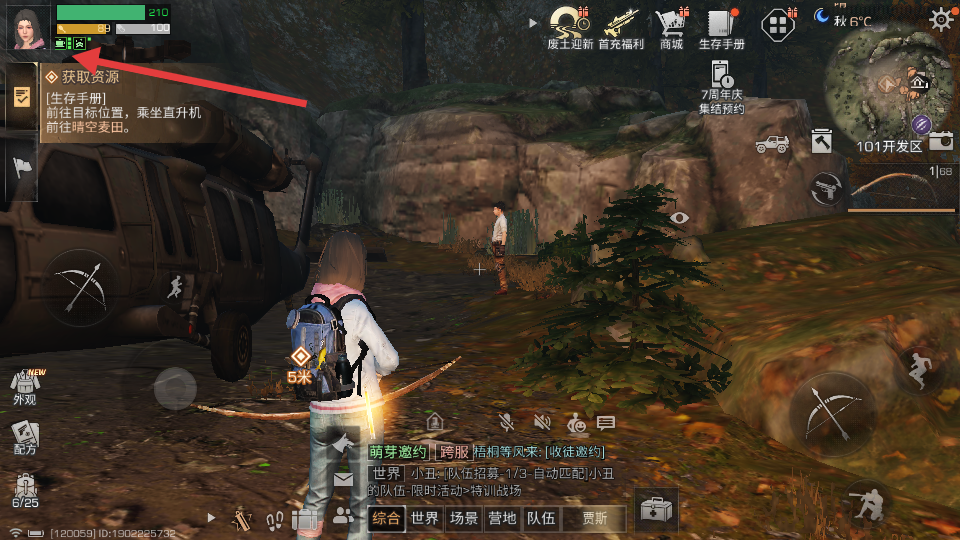This screenshot has width=960, height=540.
Task: Switch weapon with the pistol swap icon
Action: pyautogui.click(x=825, y=187)
